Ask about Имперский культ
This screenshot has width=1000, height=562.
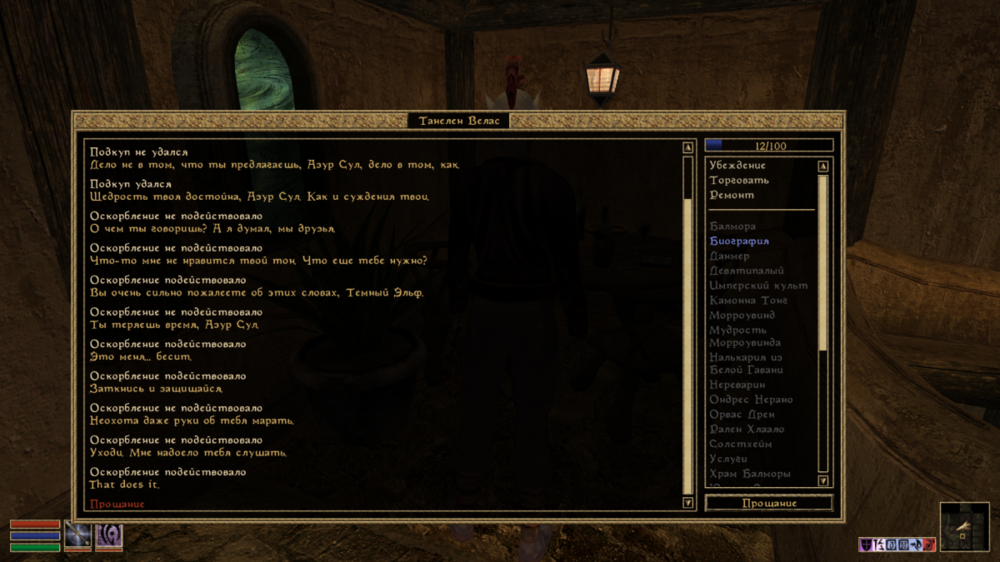point(758,286)
